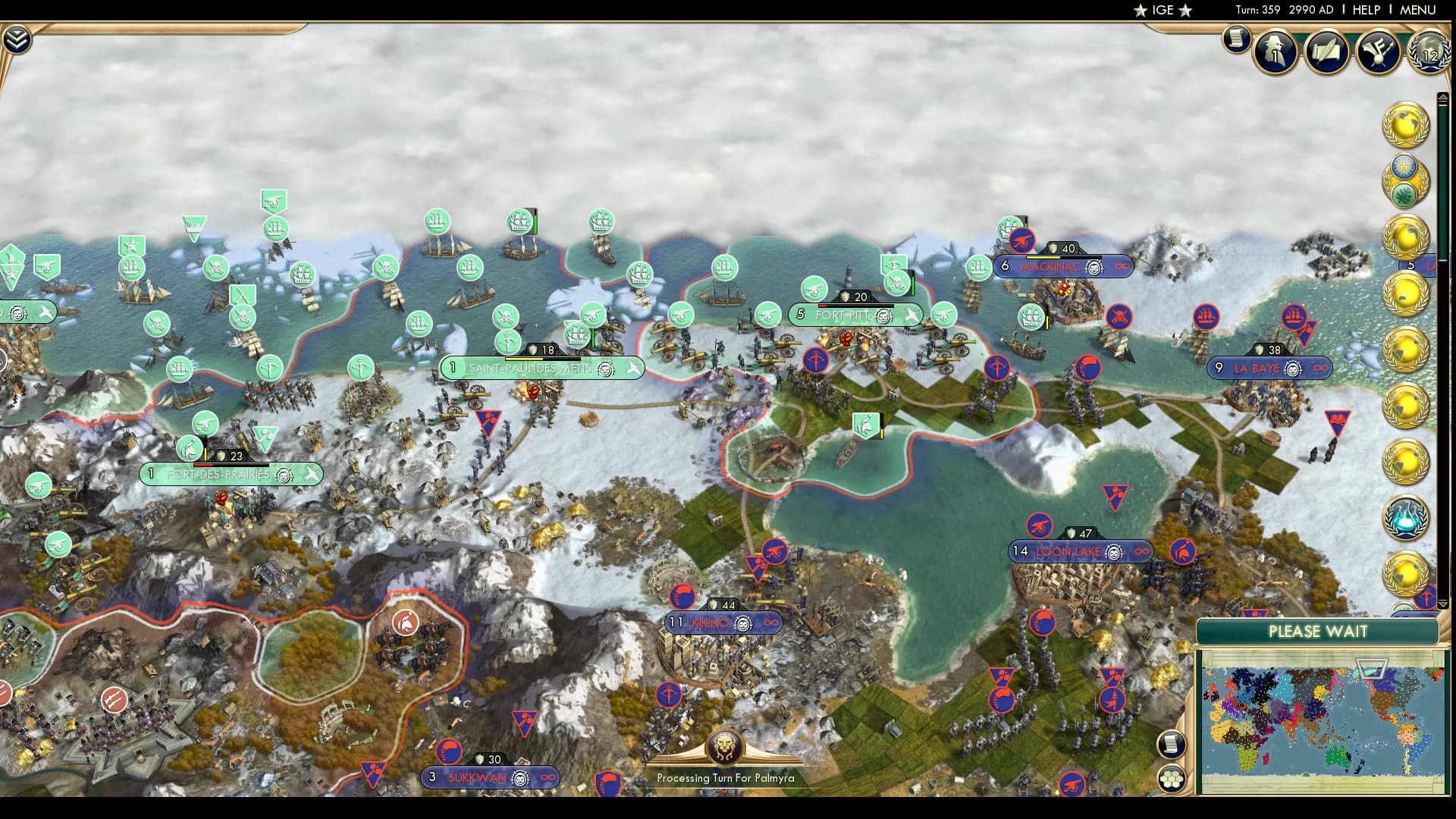The width and height of the screenshot is (1456, 819).
Task: Click the topmost globe notification medallion
Action: tap(1406, 125)
